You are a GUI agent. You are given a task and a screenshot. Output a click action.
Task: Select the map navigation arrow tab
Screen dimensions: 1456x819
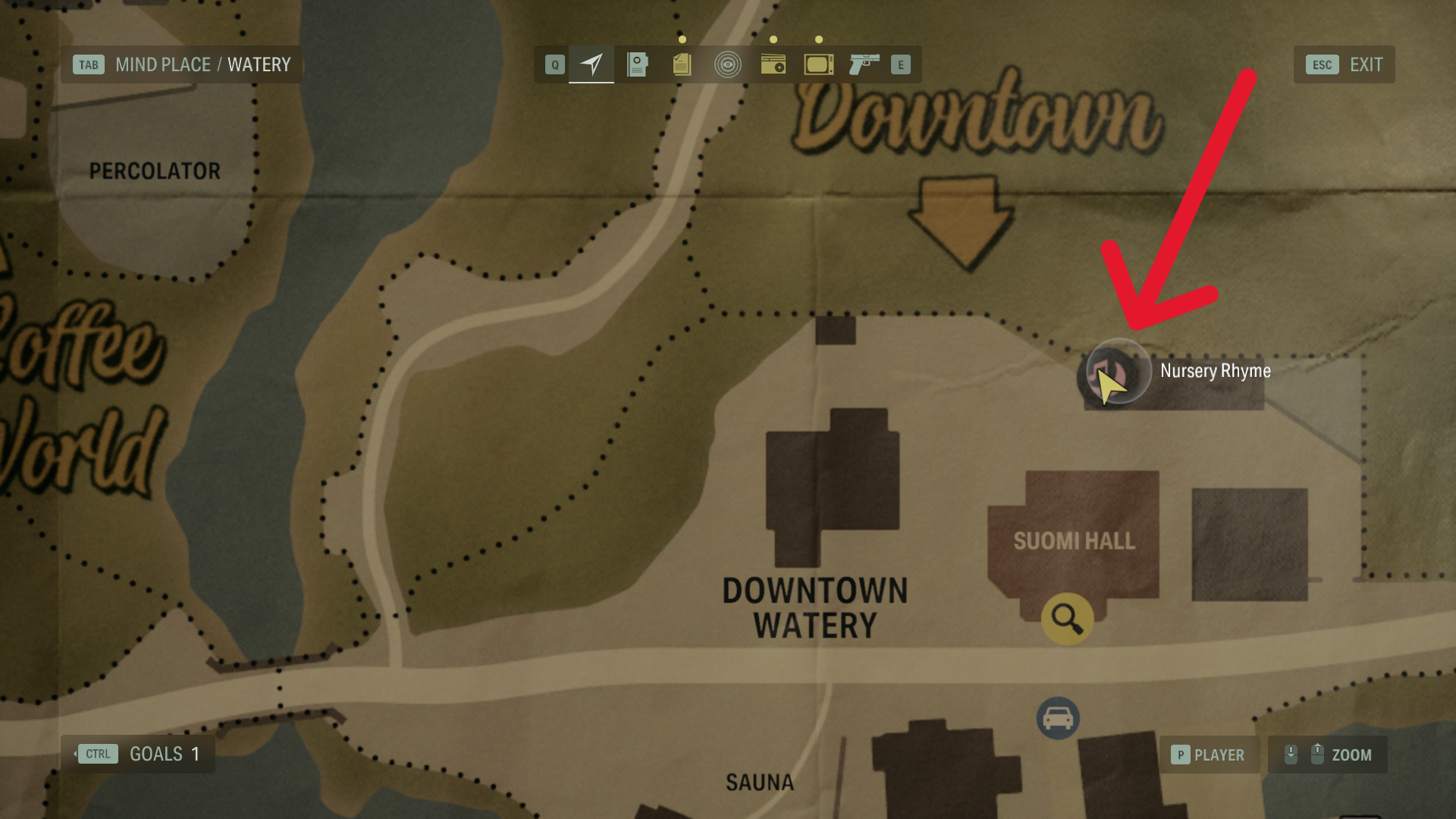pos(591,64)
